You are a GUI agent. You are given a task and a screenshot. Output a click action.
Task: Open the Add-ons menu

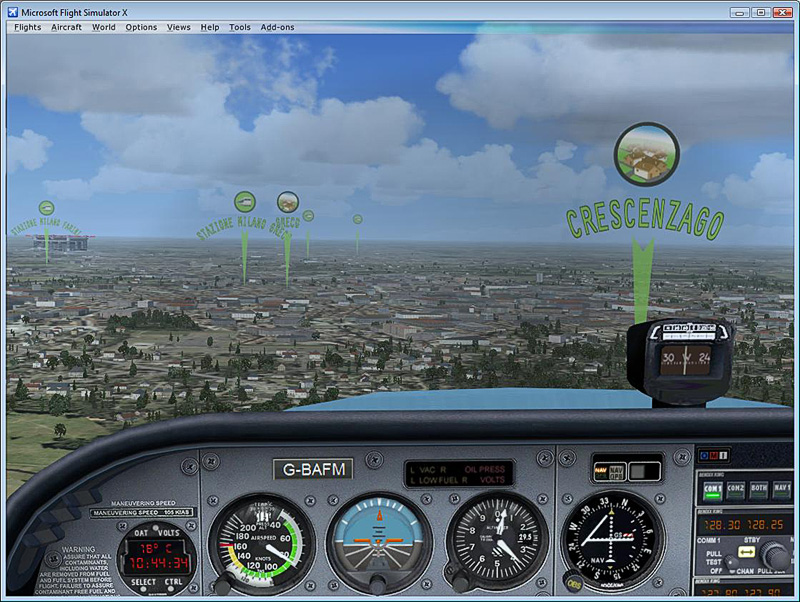pos(277,27)
